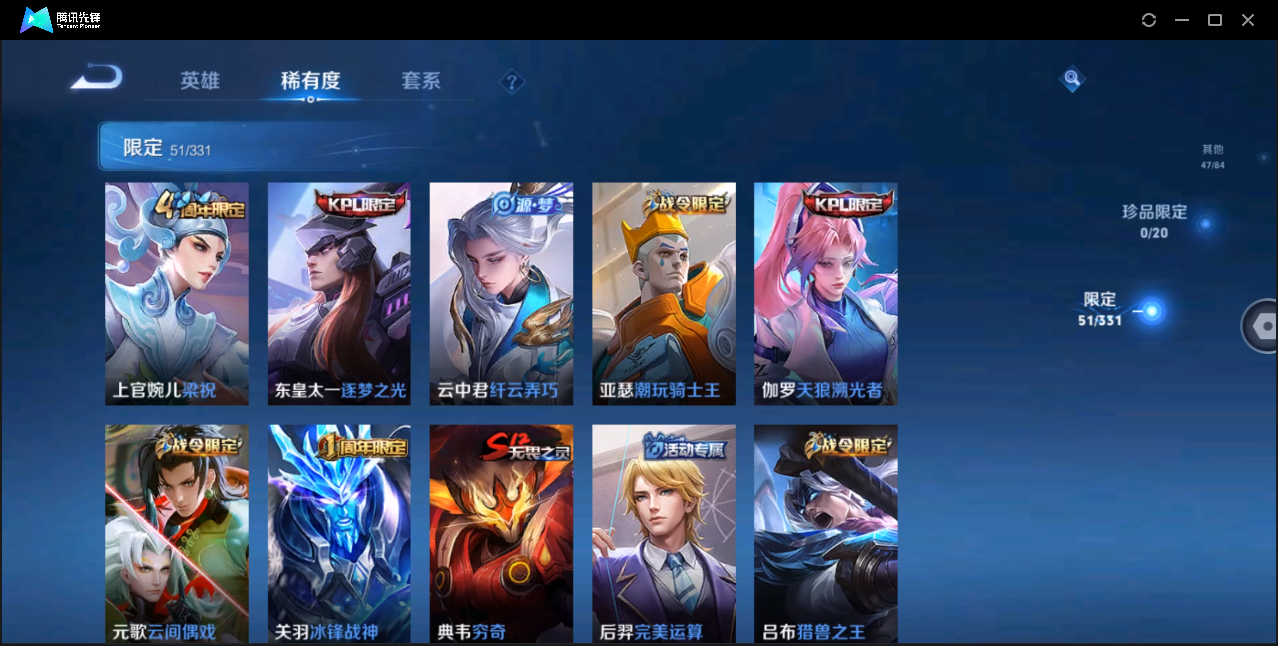Select 后羿 完美运算 skin card

click(x=664, y=532)
